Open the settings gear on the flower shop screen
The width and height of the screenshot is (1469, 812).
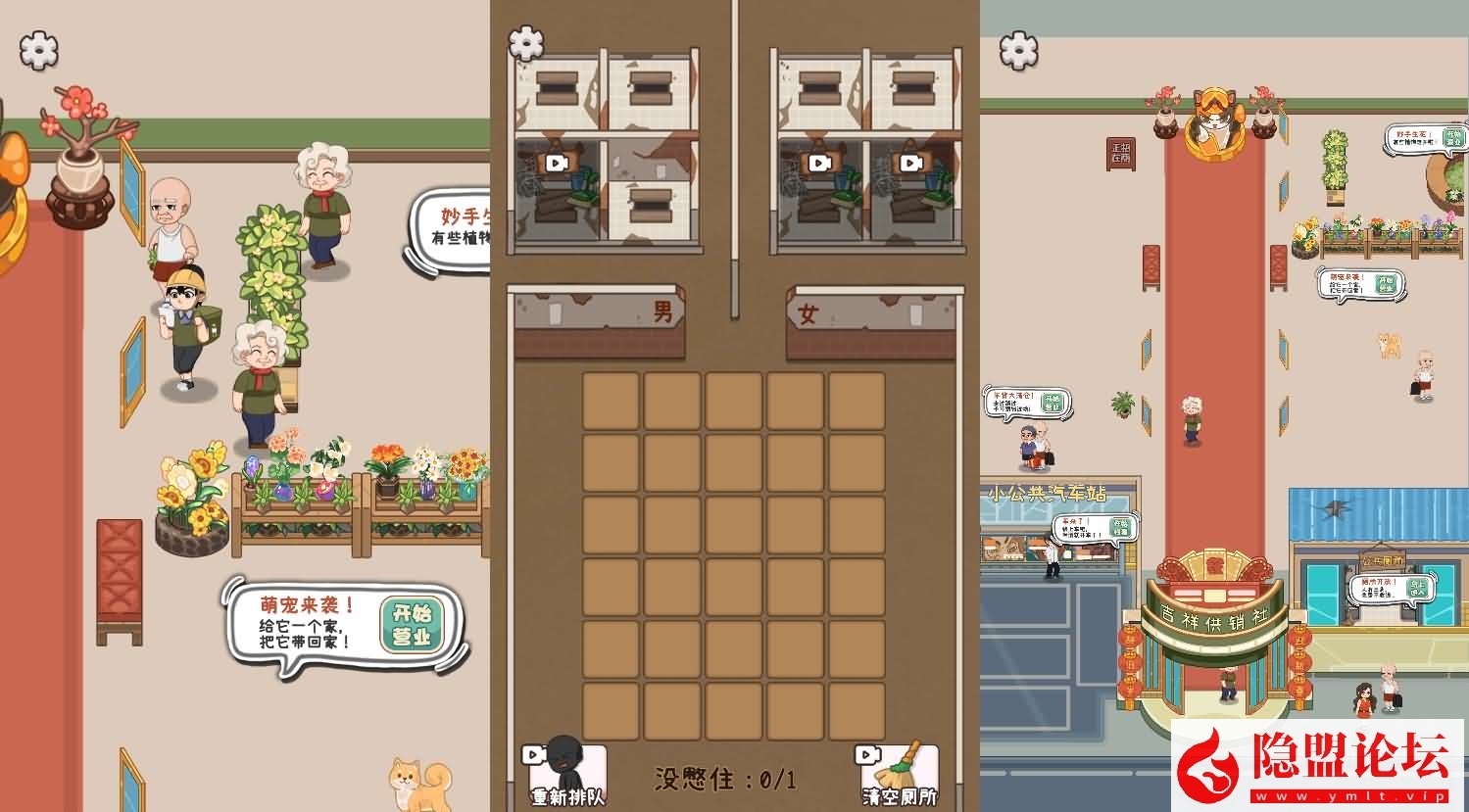[37, 51]
